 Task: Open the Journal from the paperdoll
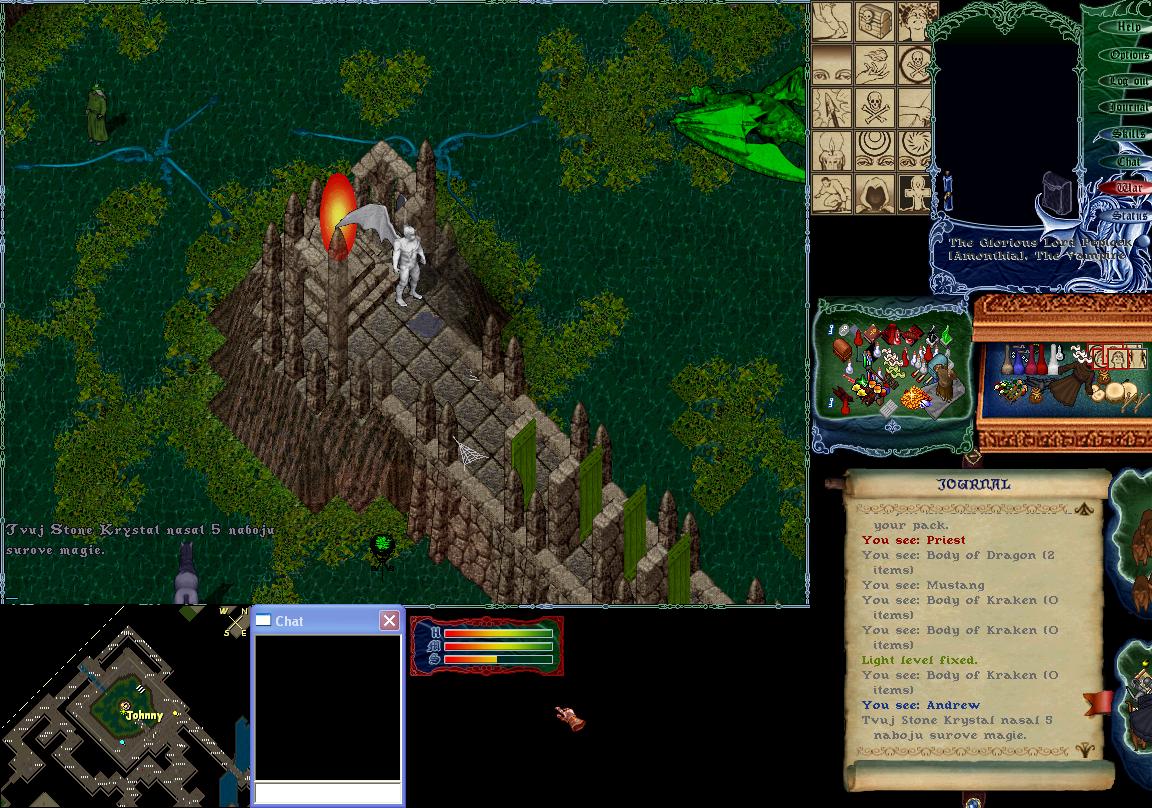(1128, 107)
